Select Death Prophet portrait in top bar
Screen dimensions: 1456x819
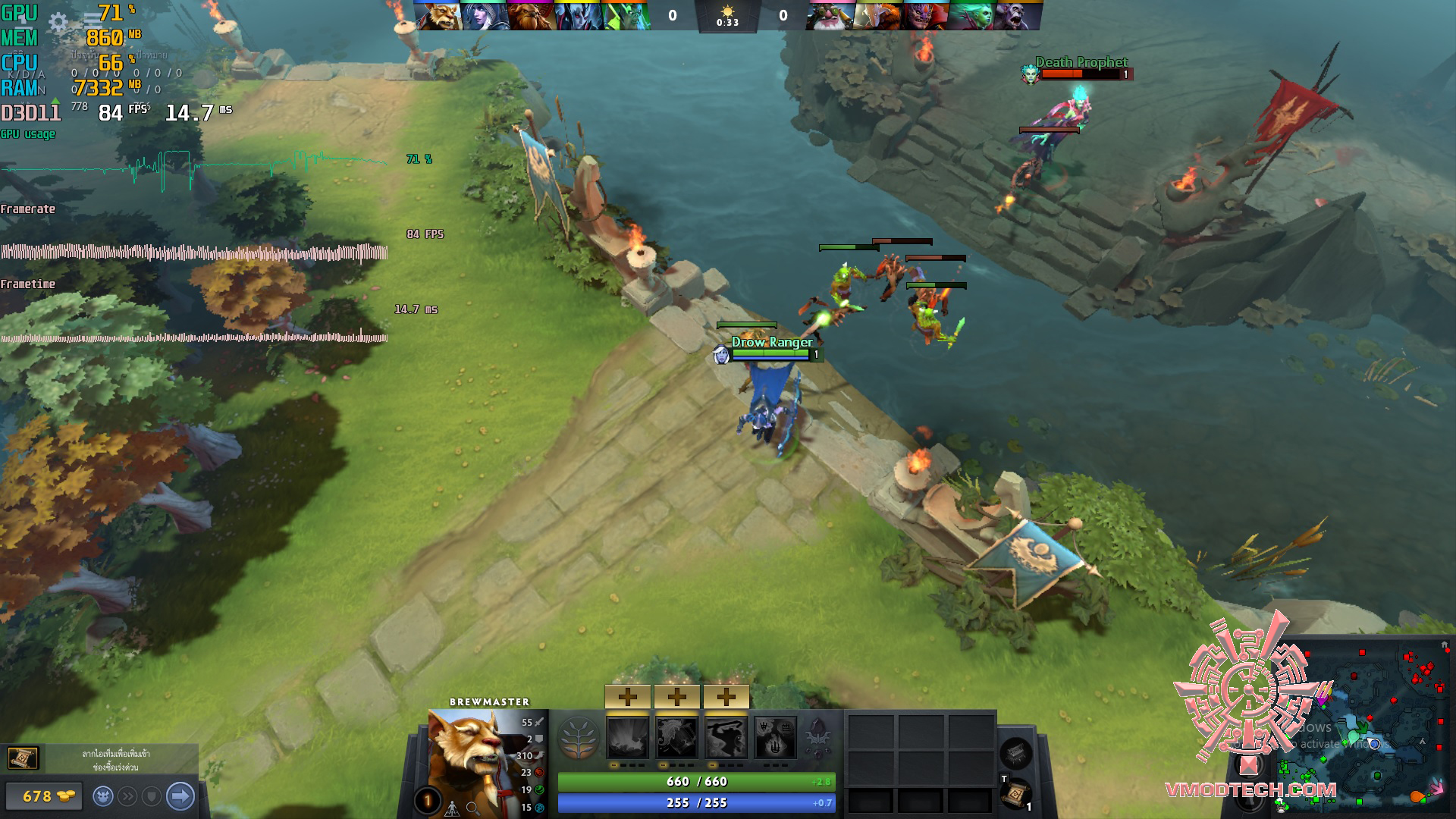(971, 15)
